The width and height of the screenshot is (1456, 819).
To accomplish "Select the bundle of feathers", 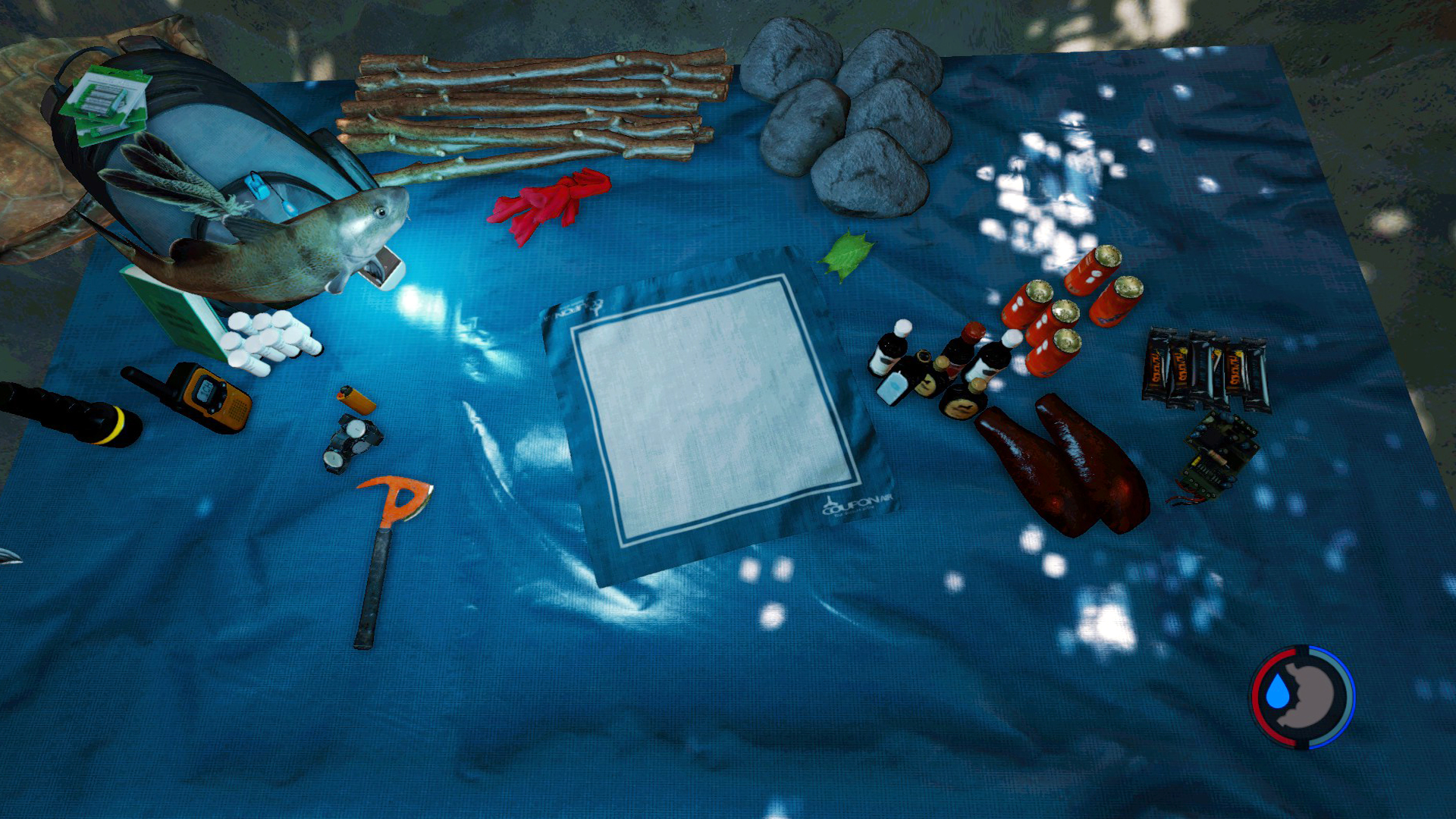I will [163, 176].
